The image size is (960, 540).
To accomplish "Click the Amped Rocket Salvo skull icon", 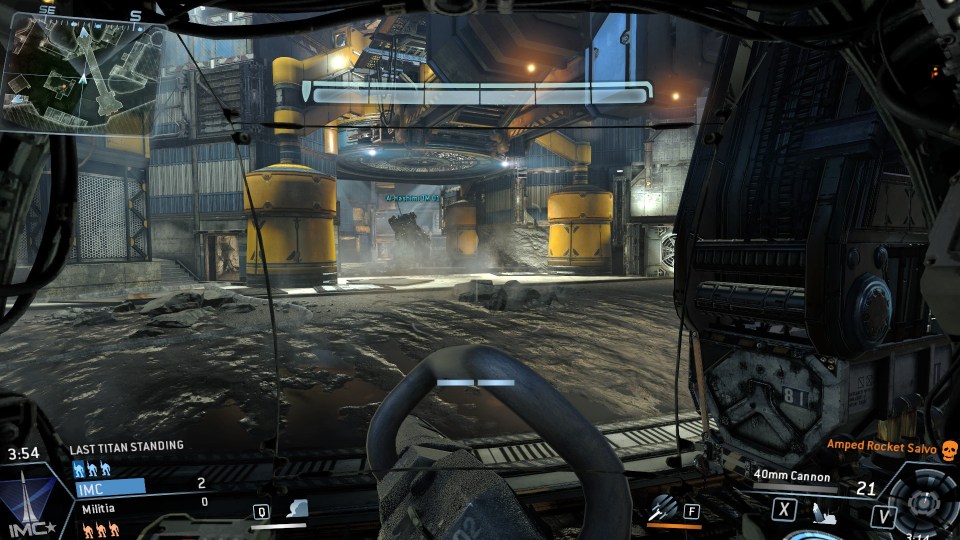I will point(949,448).
